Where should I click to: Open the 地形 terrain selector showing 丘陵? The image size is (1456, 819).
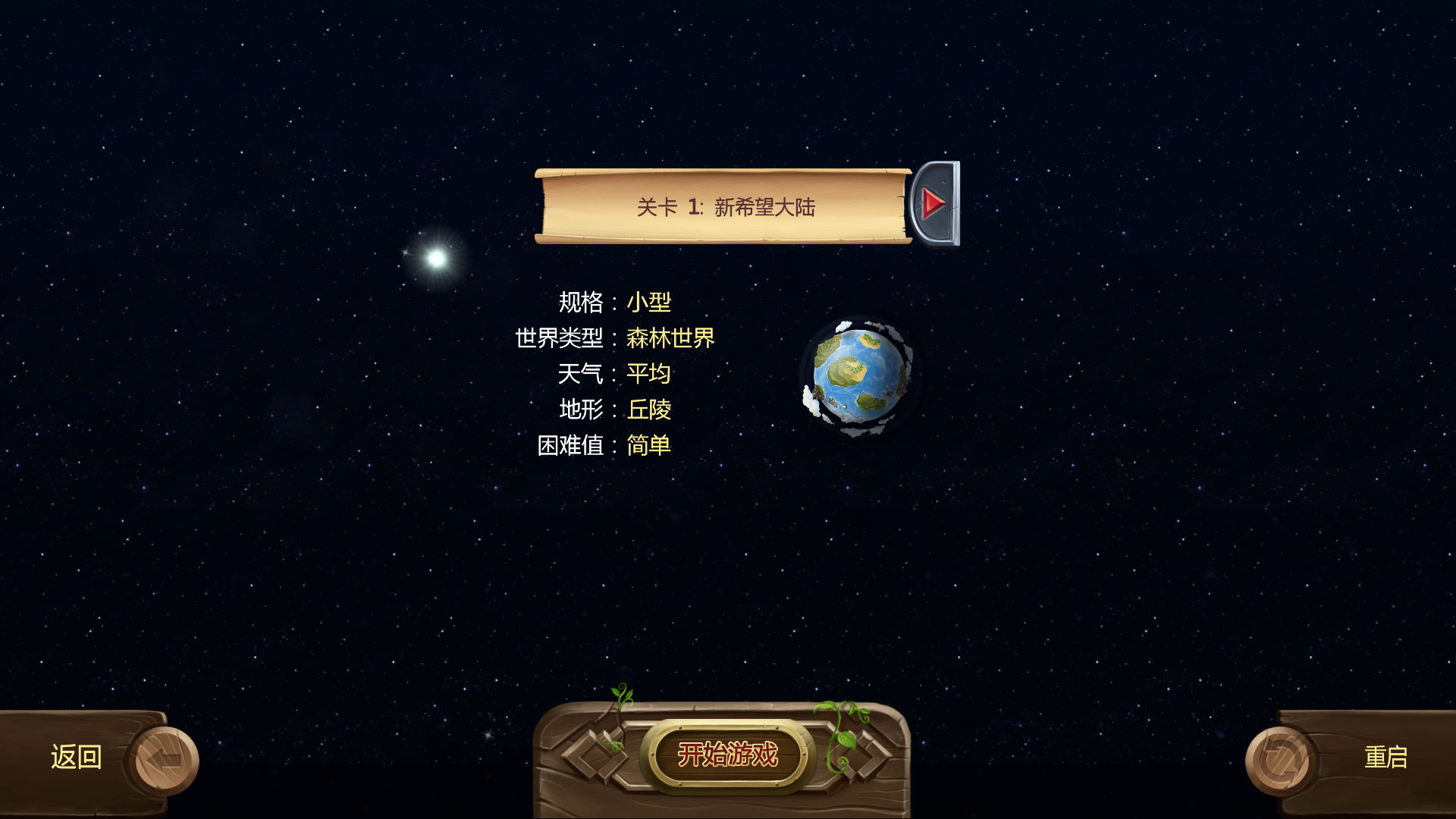[x=649, y=410]
